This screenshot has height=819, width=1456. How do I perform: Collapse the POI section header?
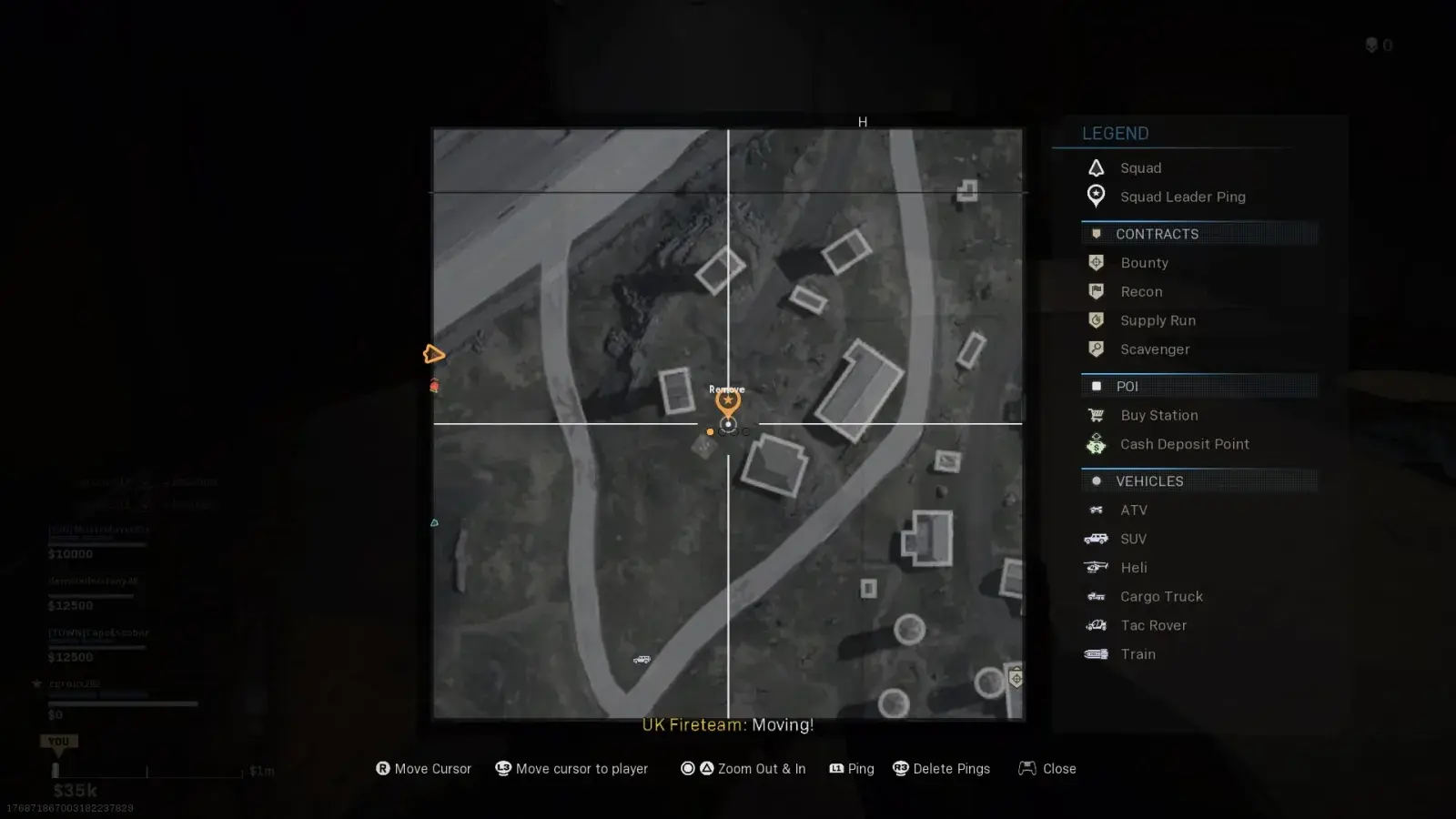[1127, 386]
